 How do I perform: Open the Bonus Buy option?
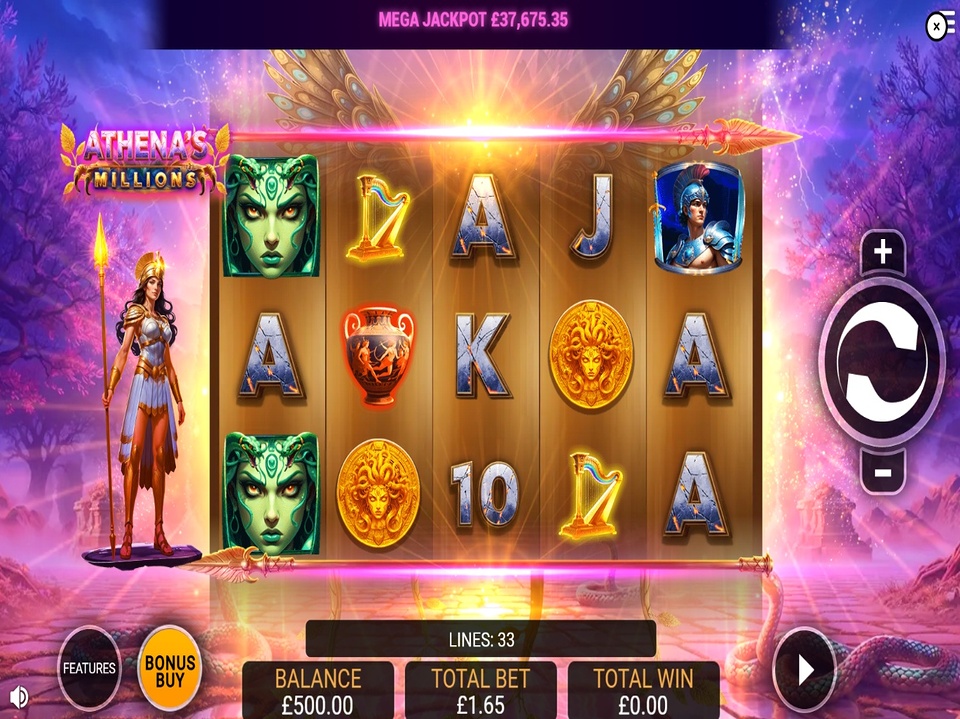169,668
